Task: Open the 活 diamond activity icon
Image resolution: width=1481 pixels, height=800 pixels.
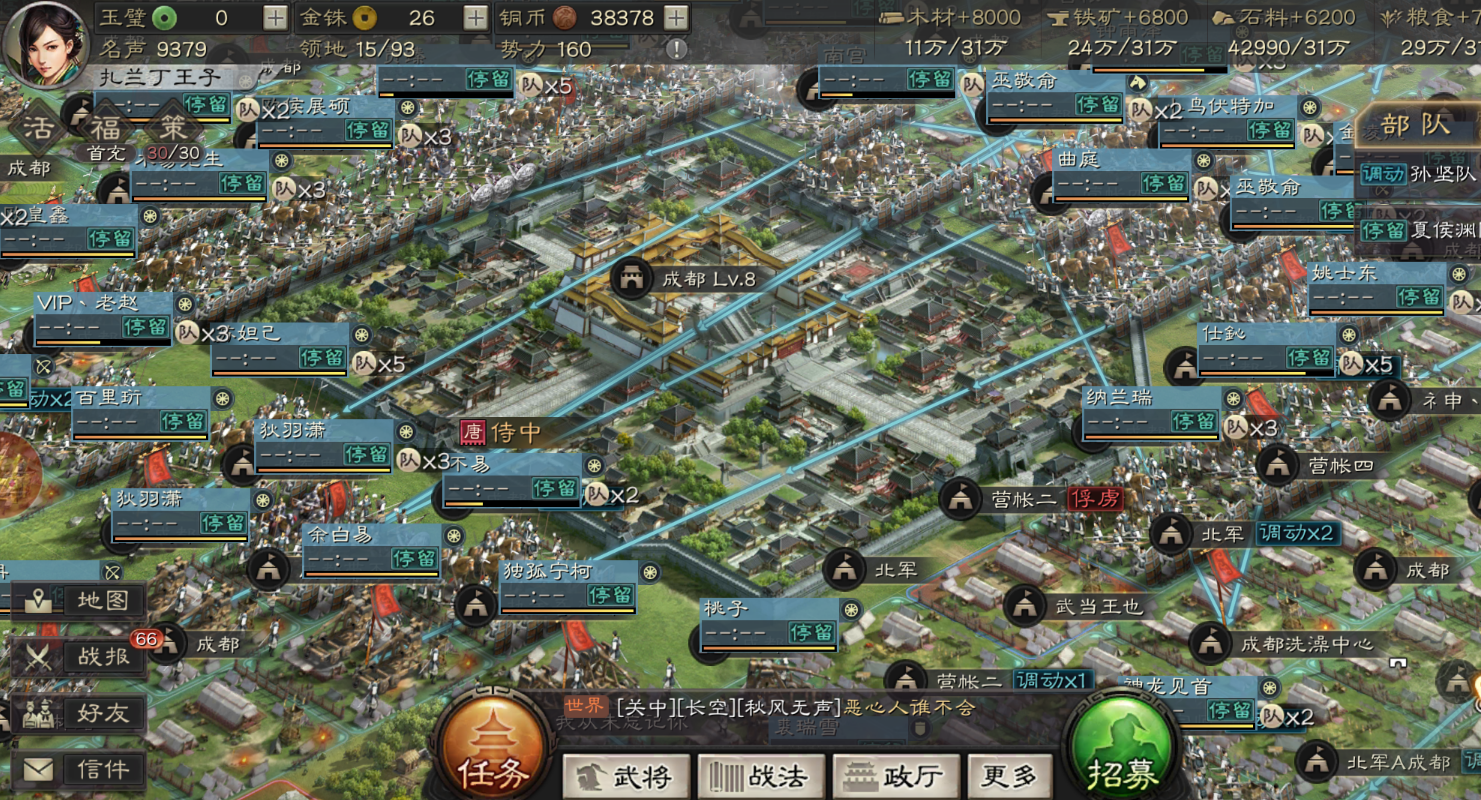Action: (39, 127)
